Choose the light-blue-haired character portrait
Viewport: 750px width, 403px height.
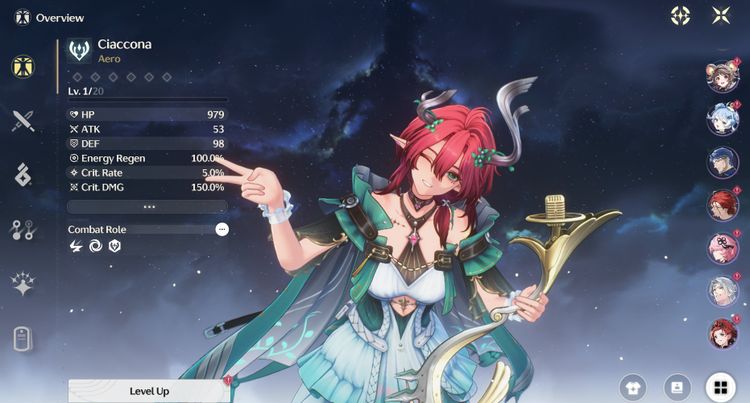click(722, 120)
